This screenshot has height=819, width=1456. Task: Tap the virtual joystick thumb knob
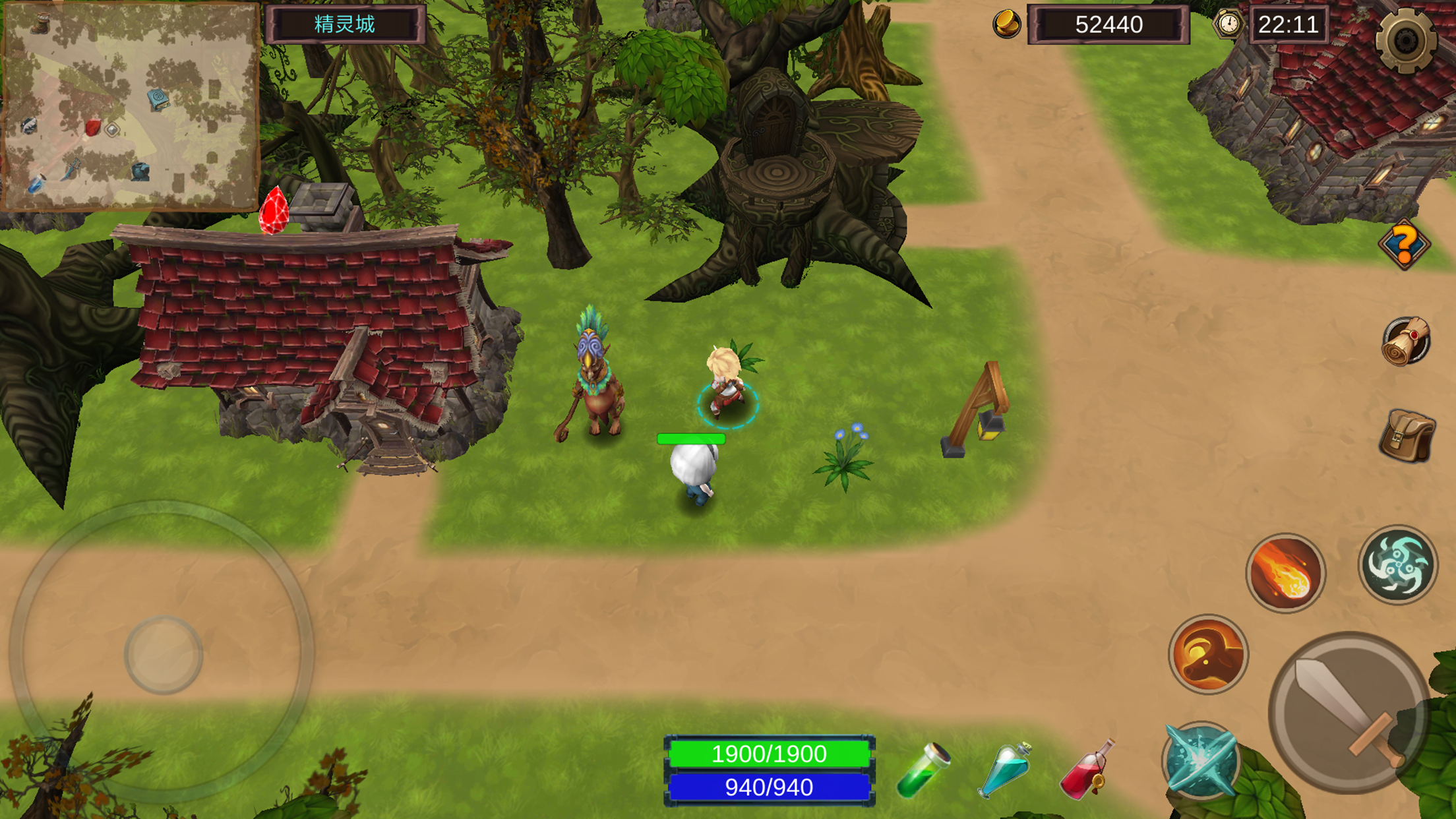(164, 655)
